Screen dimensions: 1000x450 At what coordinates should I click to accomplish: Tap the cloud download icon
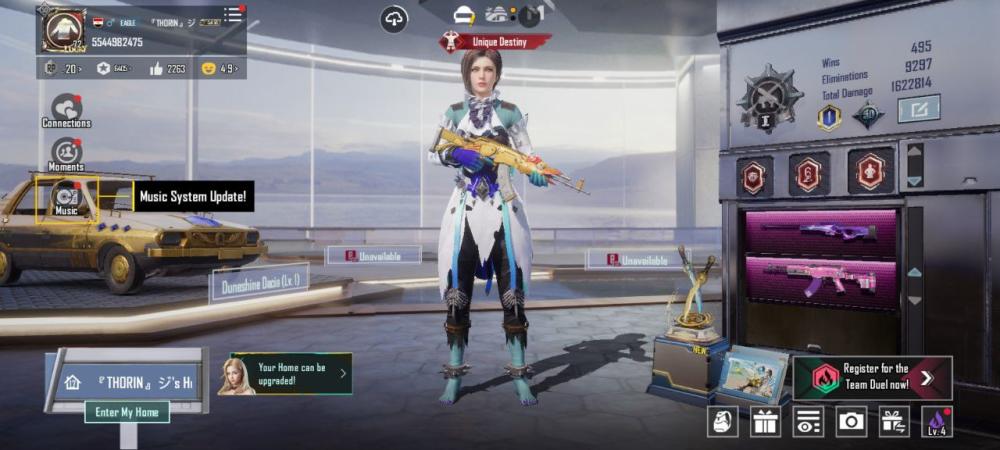(394, 18)
